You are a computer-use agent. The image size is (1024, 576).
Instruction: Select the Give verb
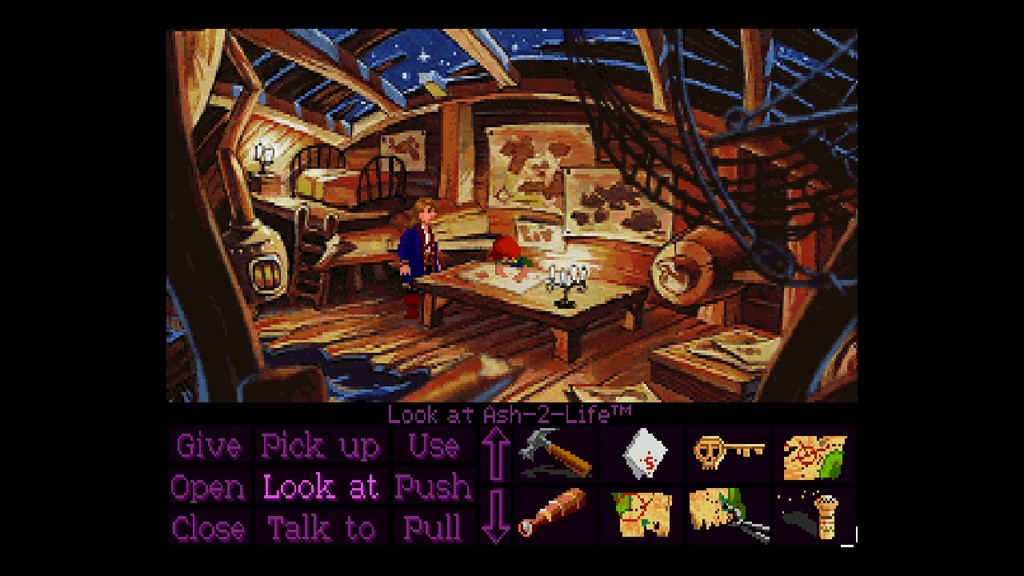pos(208,446)
